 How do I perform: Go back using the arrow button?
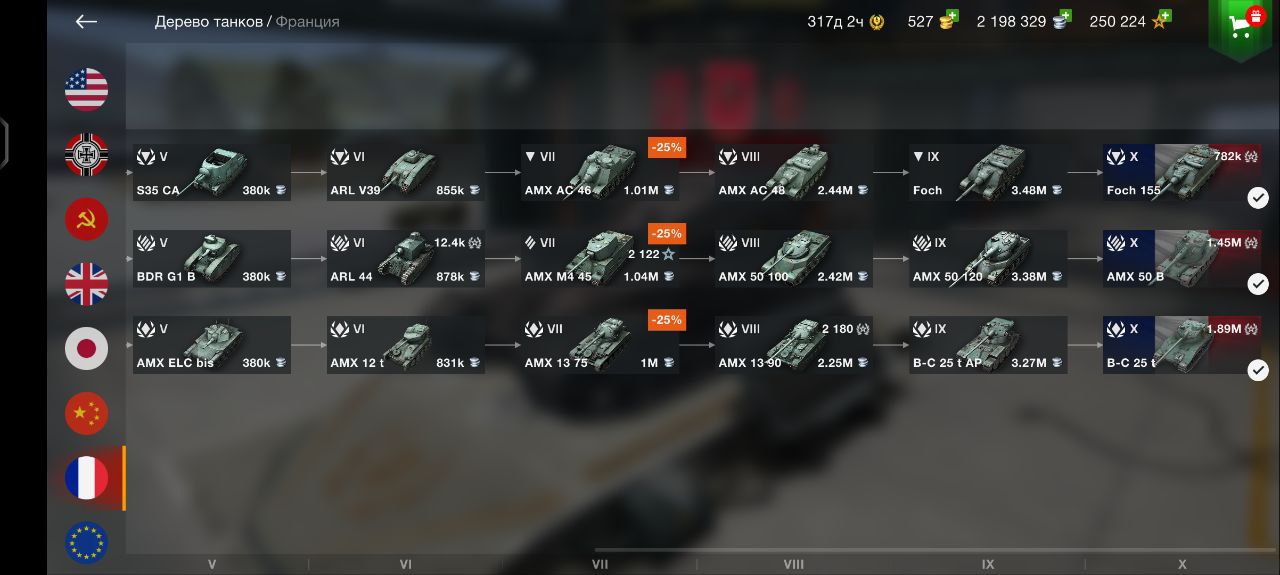pyautogui.click(x=86, y=21)
